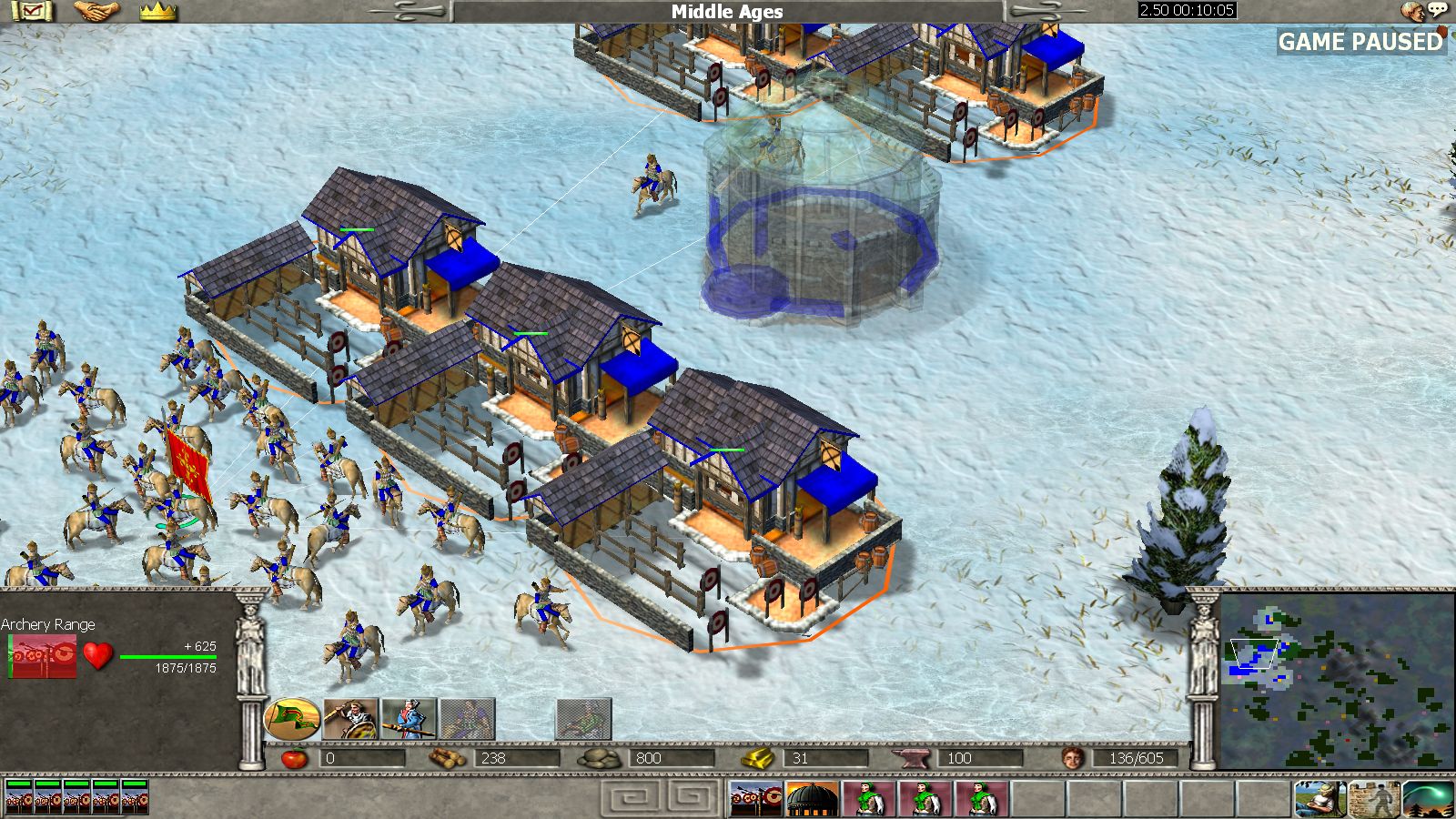This screenshot has height=819, width=1456.
Task: Open the chat speech bubble icon
Action: coord(1437,10)
